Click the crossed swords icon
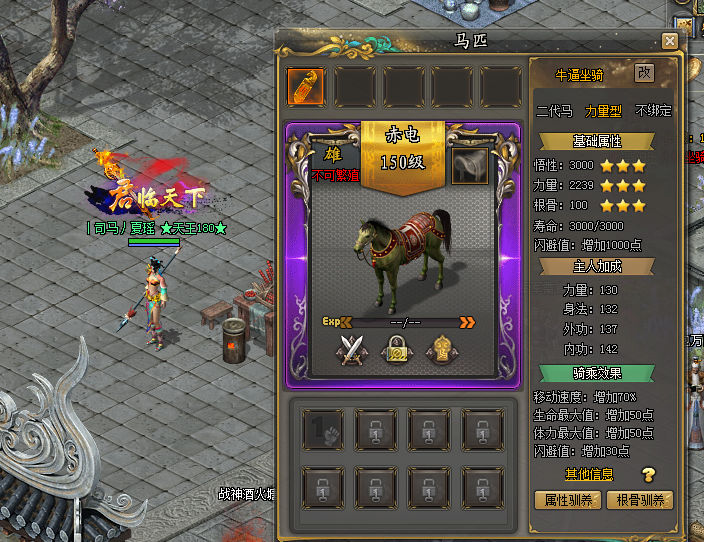 (x=351, y=351)
